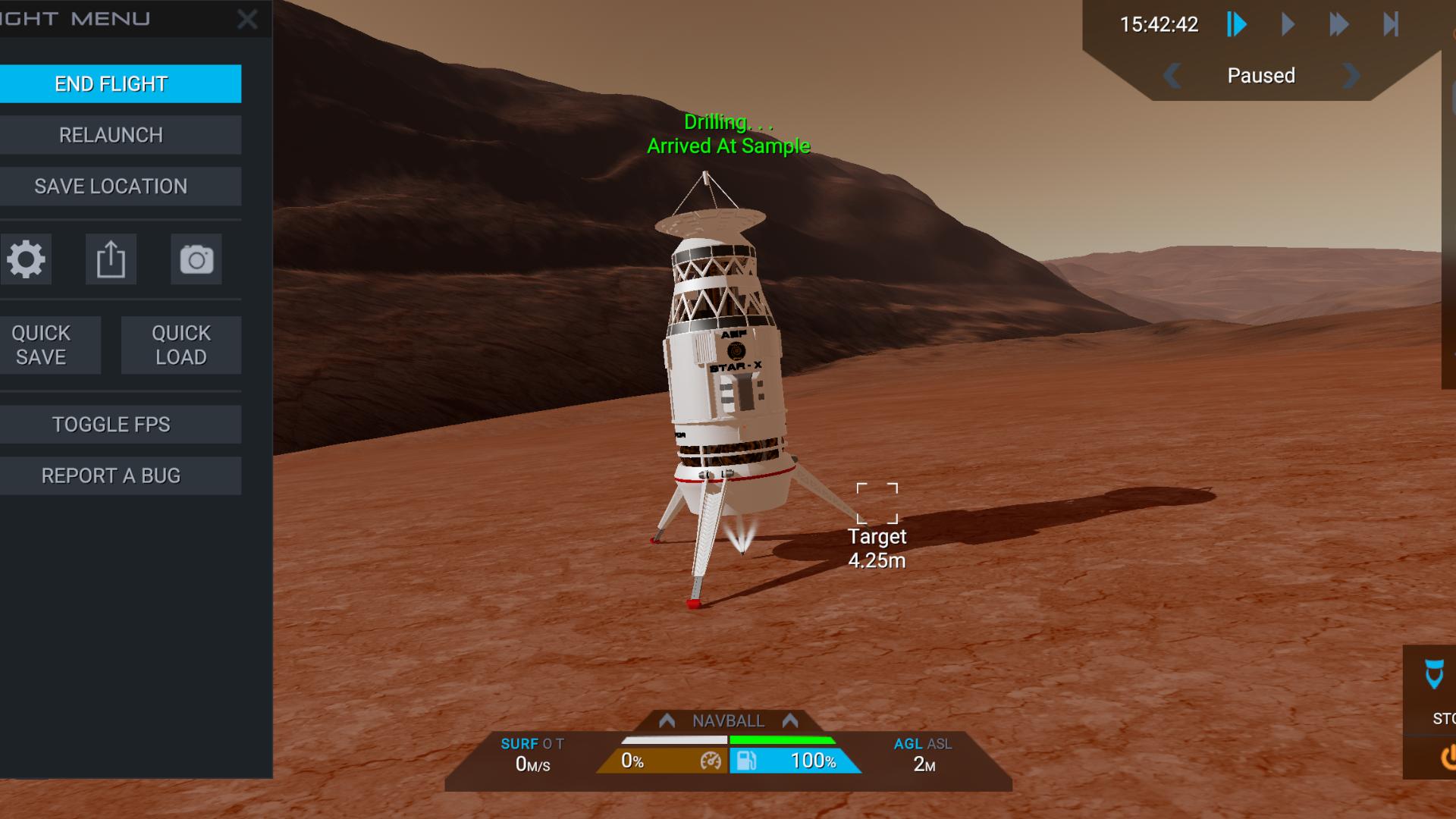Quick save the flight

42,345
